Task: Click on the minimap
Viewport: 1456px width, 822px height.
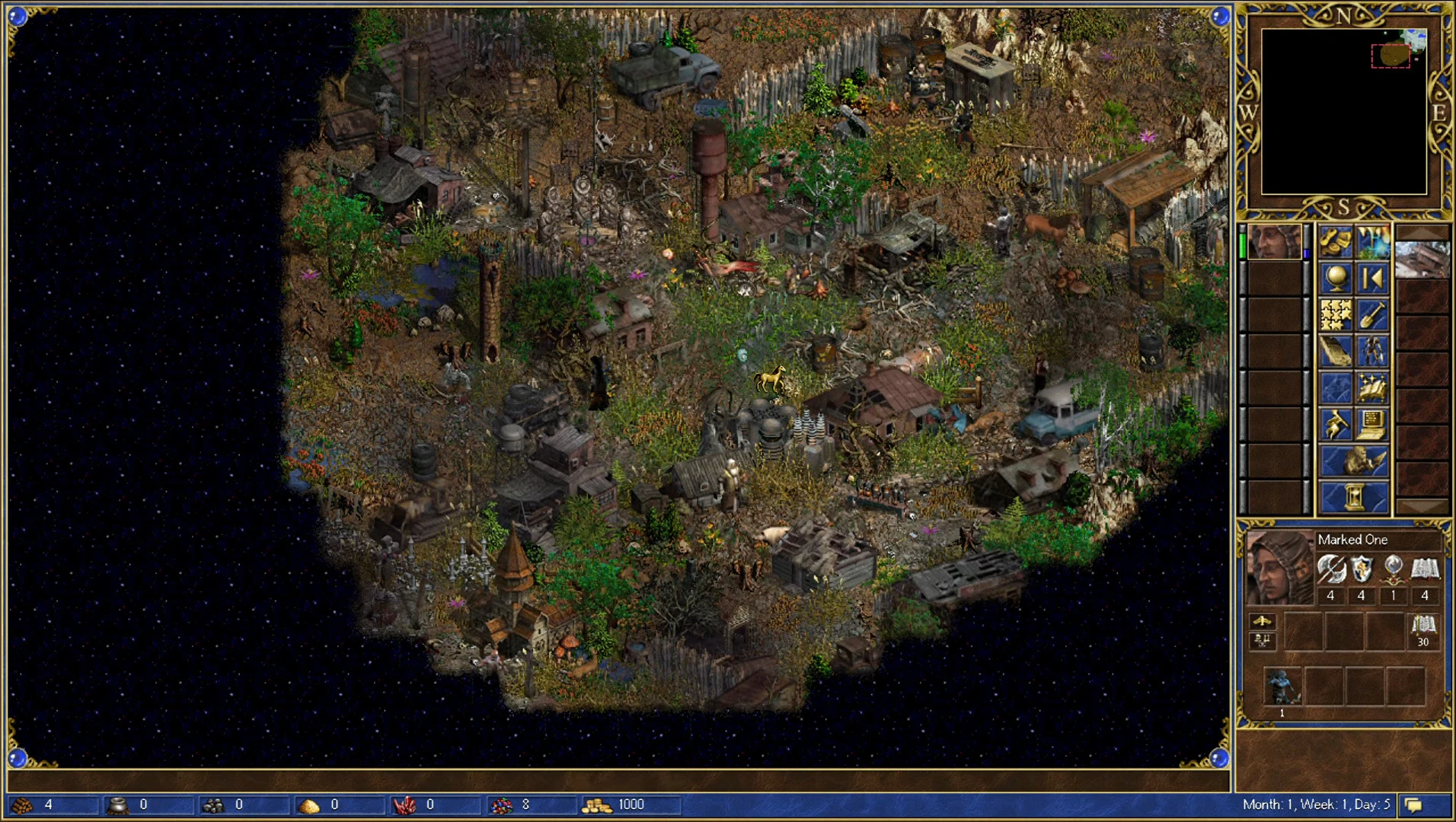Action: [1344, 112]
